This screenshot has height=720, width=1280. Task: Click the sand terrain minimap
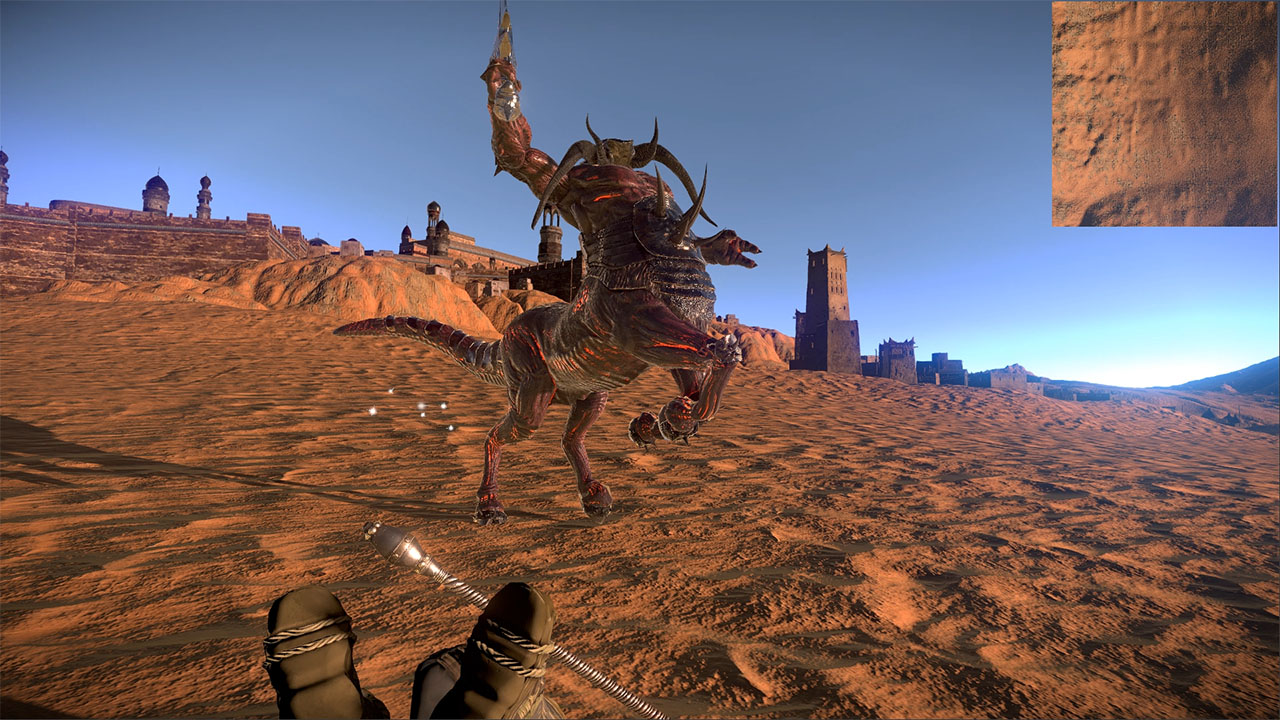pyautogui.click(x=1164, y=114)
